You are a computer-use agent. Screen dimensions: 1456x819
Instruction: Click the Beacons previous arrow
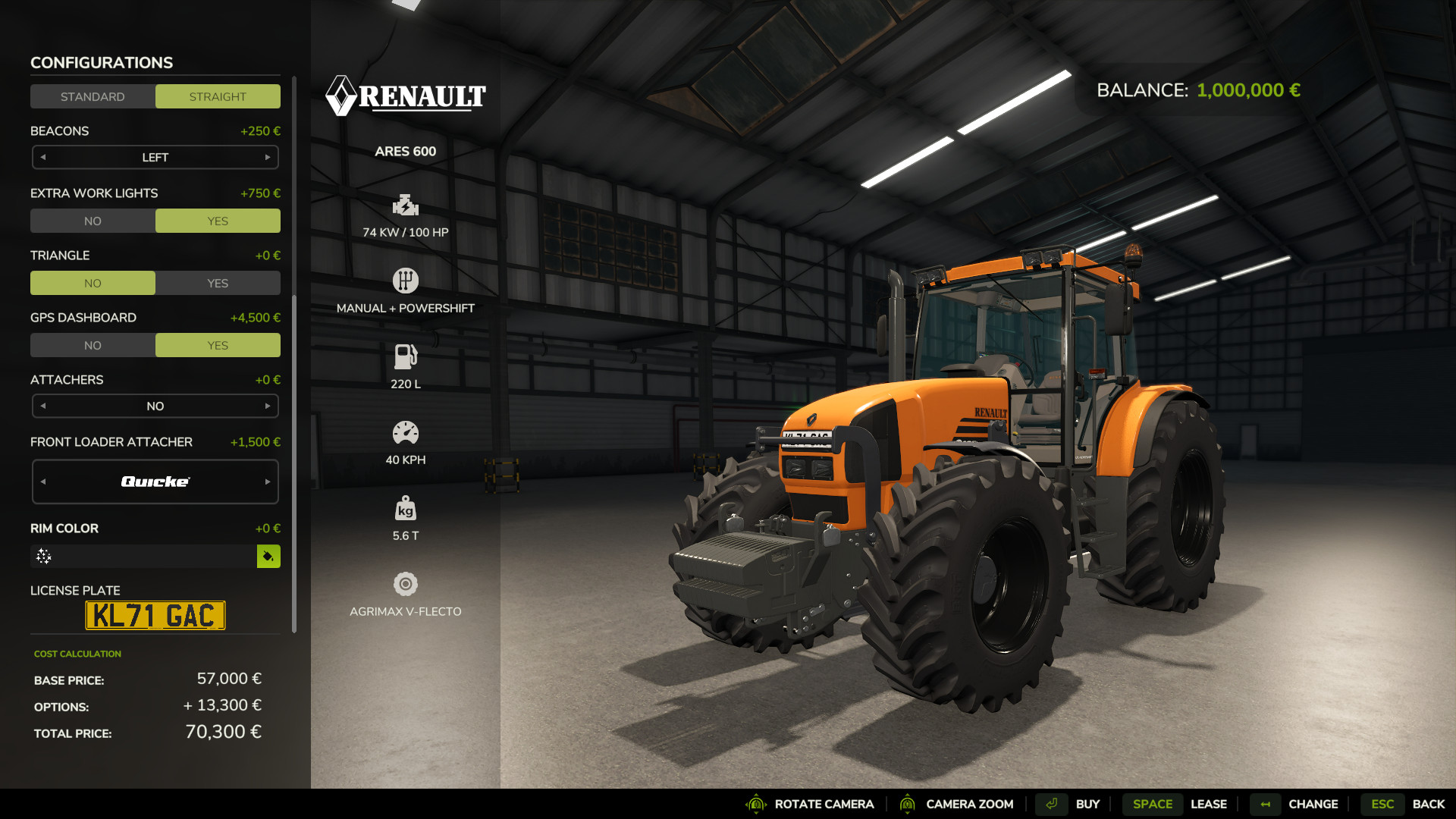click(x=43, y=158)
